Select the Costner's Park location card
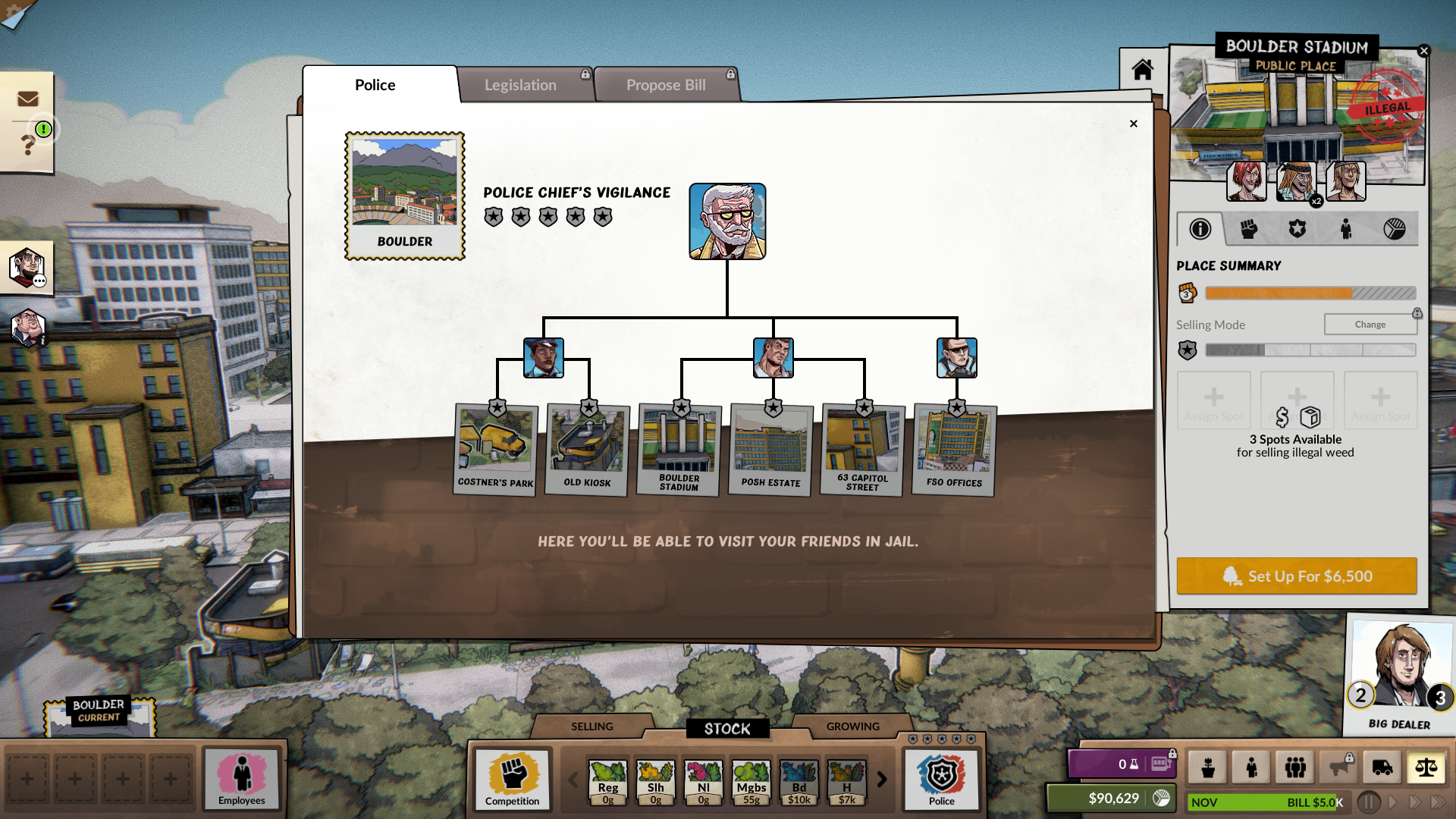The image size is (1456, 819). coord(496,450)
